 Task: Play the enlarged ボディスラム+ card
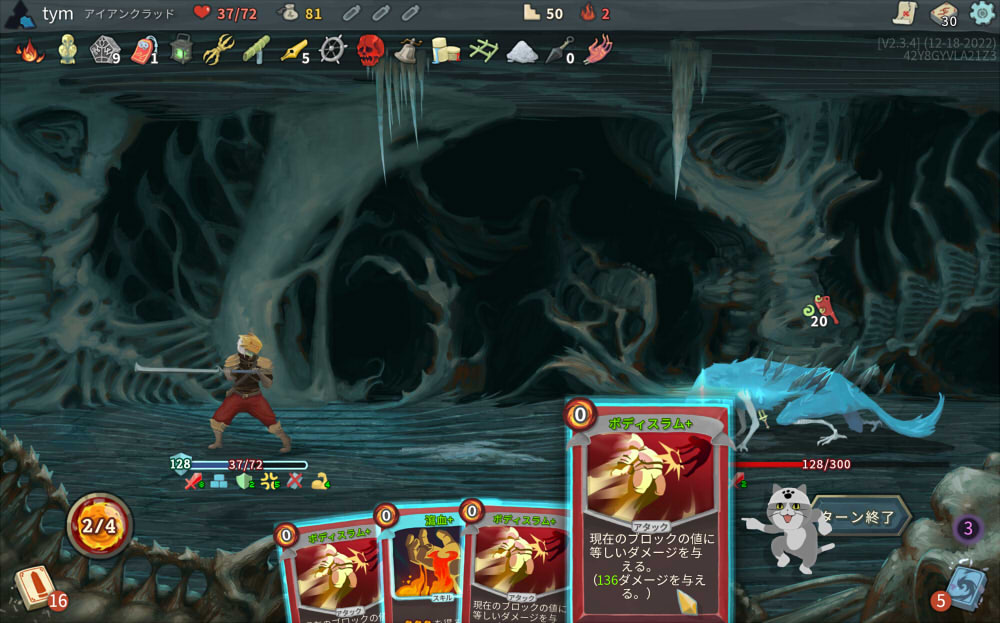click(648, 510)
